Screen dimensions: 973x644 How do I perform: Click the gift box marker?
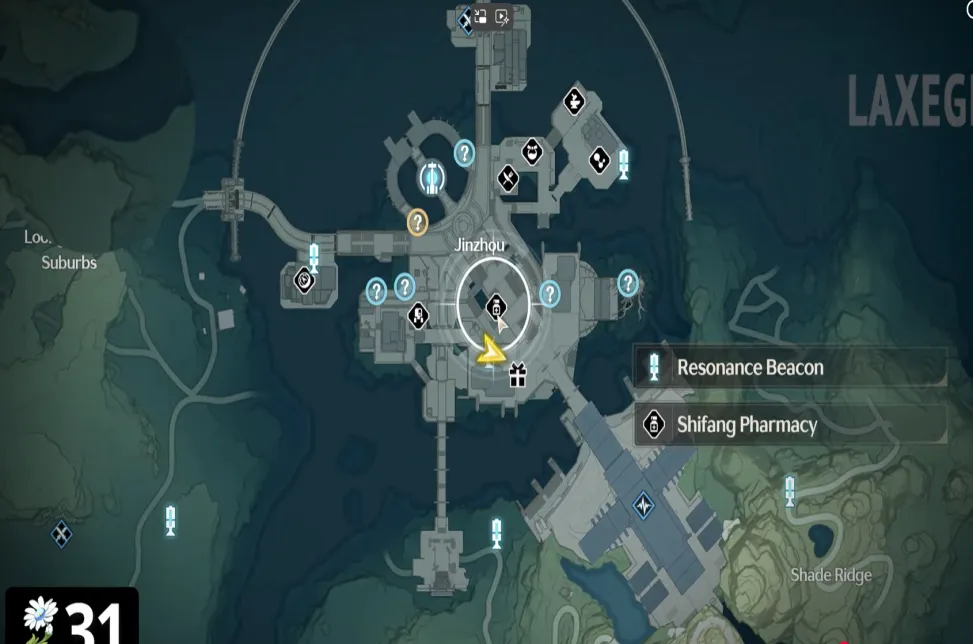(517, 376)
